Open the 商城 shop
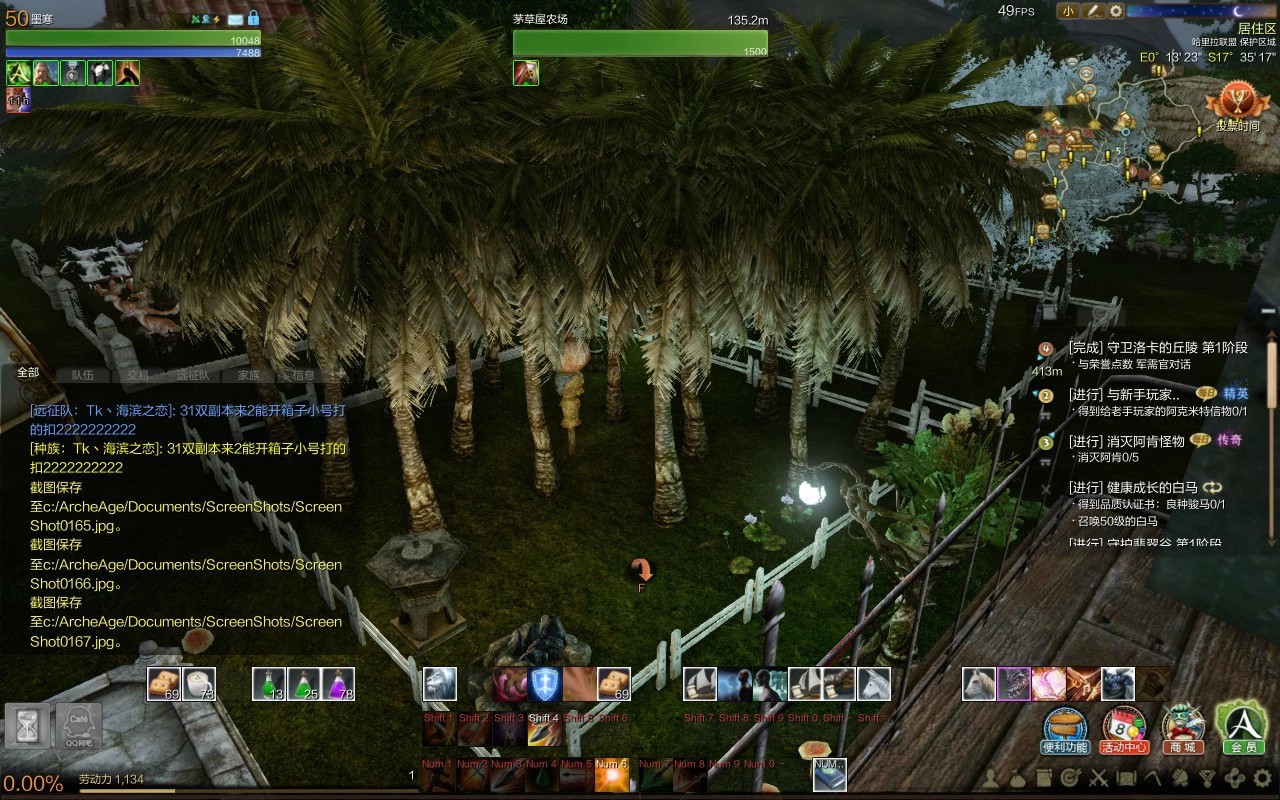This screenshot has height=800, width=1280. (x=1182, y=729)
